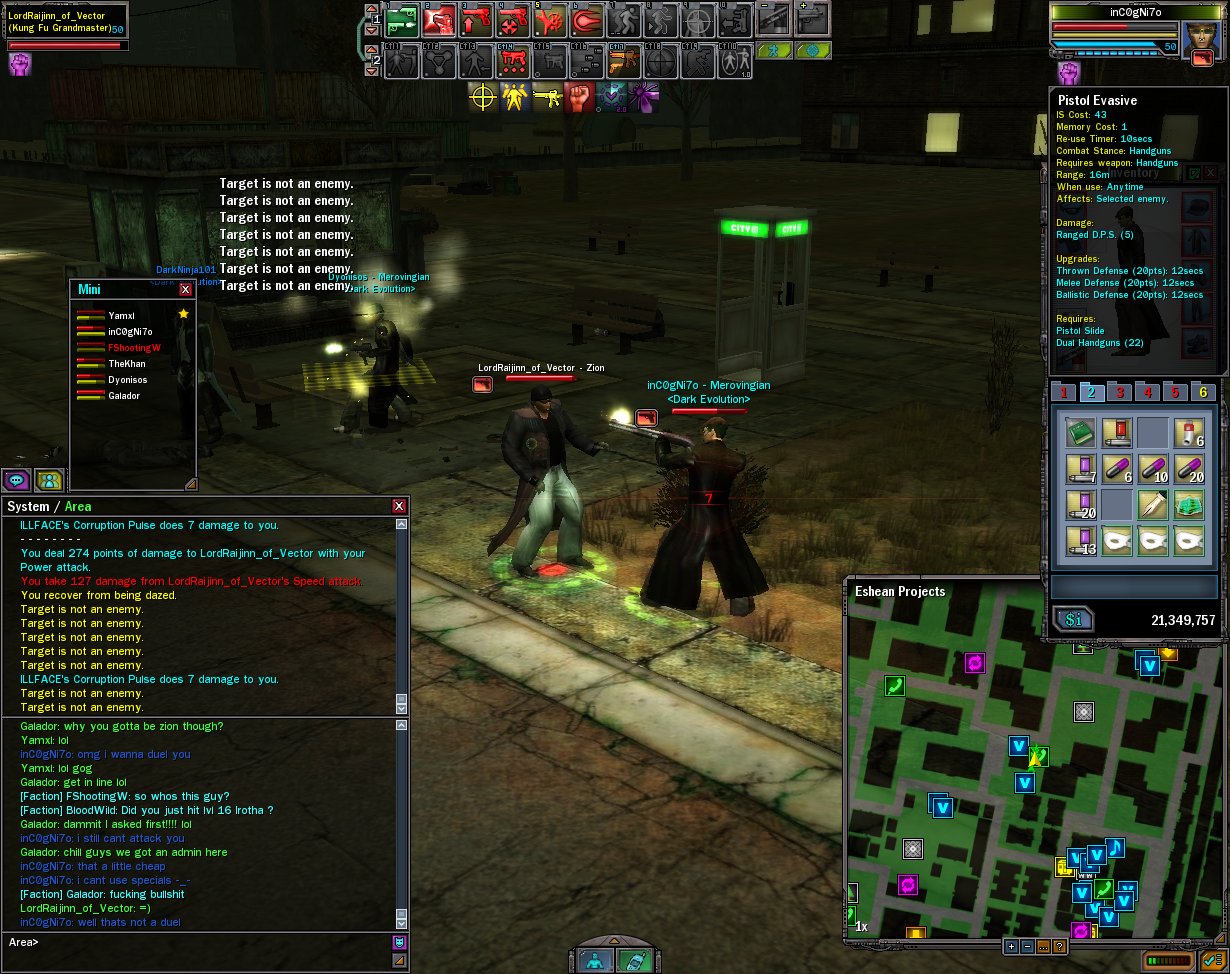Open the minimap help question-mark button
Viewport: 1230px width, 974px height.
point(1059,946)
